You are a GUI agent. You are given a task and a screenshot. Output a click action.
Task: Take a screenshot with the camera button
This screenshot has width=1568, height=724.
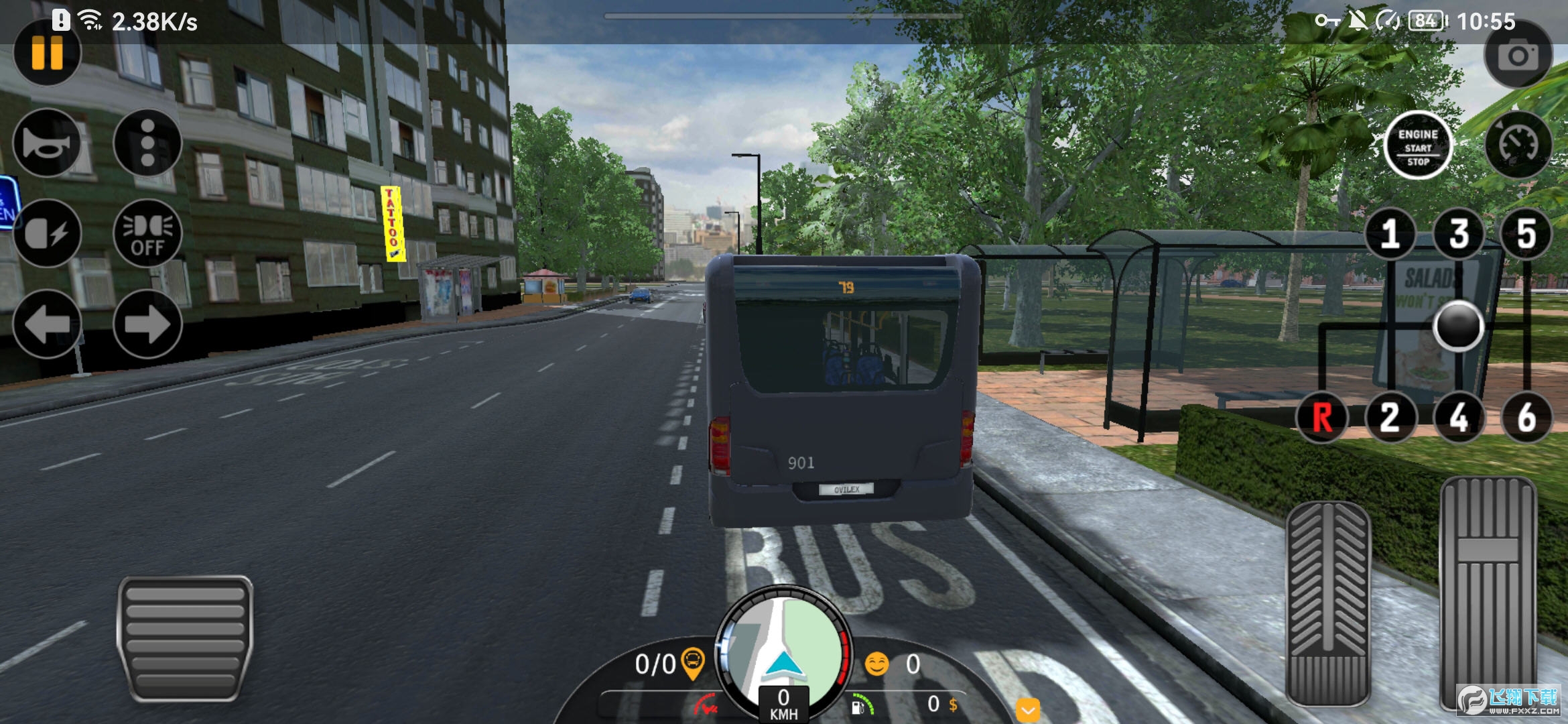coord(1518,55)
